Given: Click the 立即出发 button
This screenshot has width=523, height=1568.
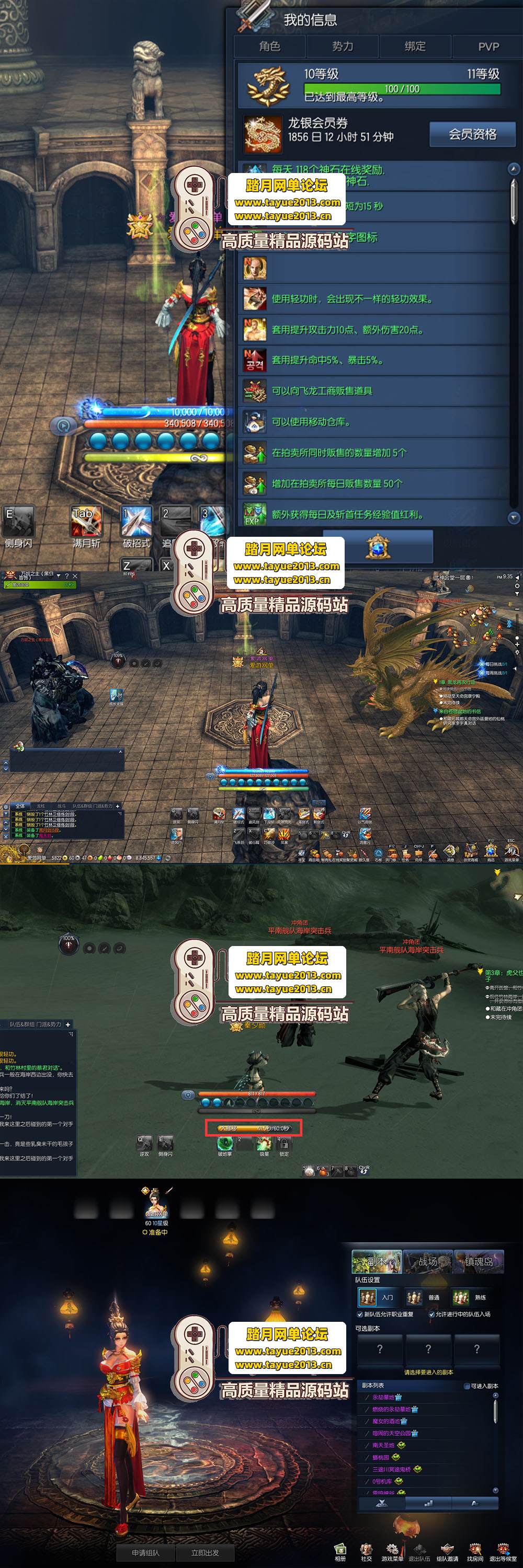Looking at the screenshot, I should pos(205,1552).
